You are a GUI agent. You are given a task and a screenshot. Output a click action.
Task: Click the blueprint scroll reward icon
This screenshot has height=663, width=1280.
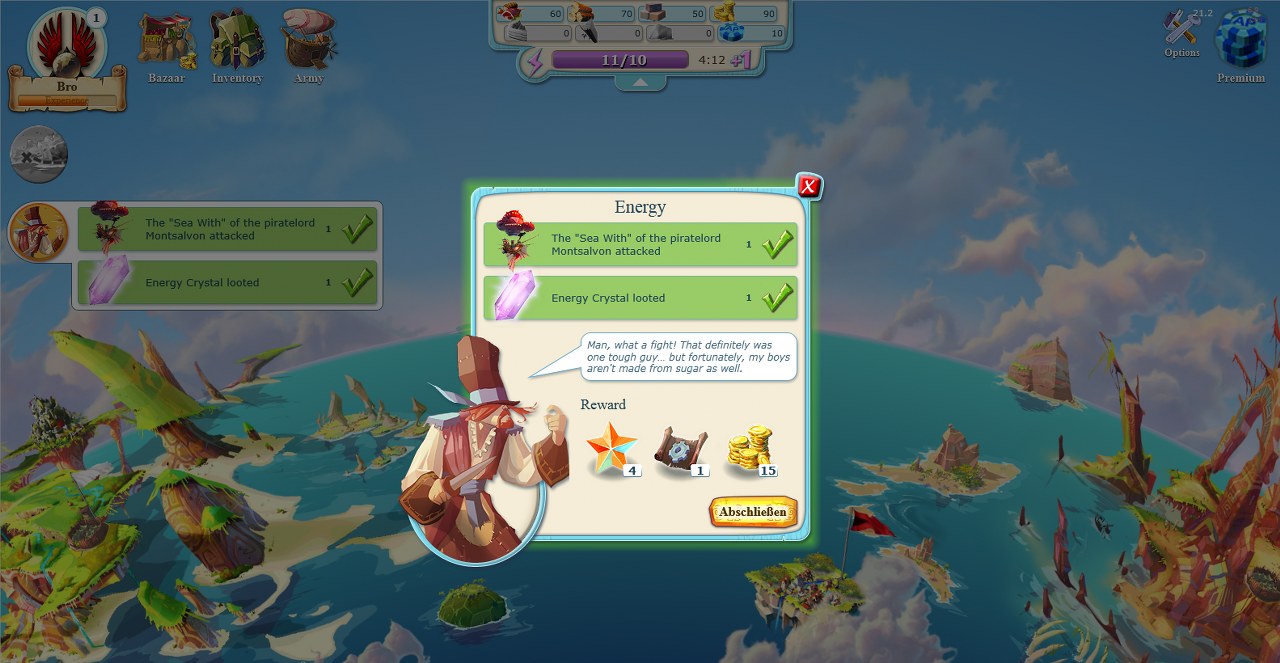click(x=681, y=450)
